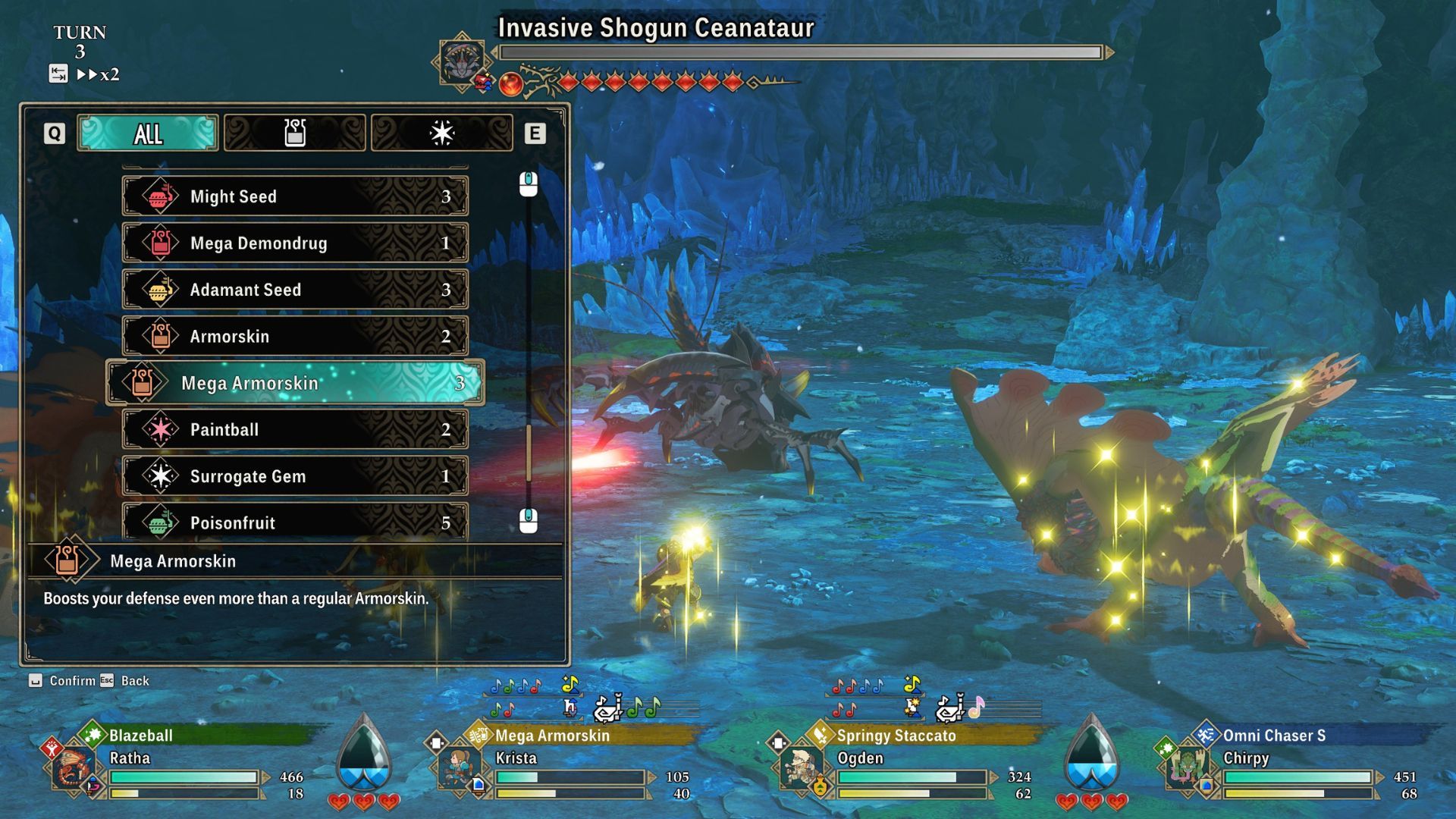
Task: Select Krista's portrait in the party bar
Action: tap(460, 767)
